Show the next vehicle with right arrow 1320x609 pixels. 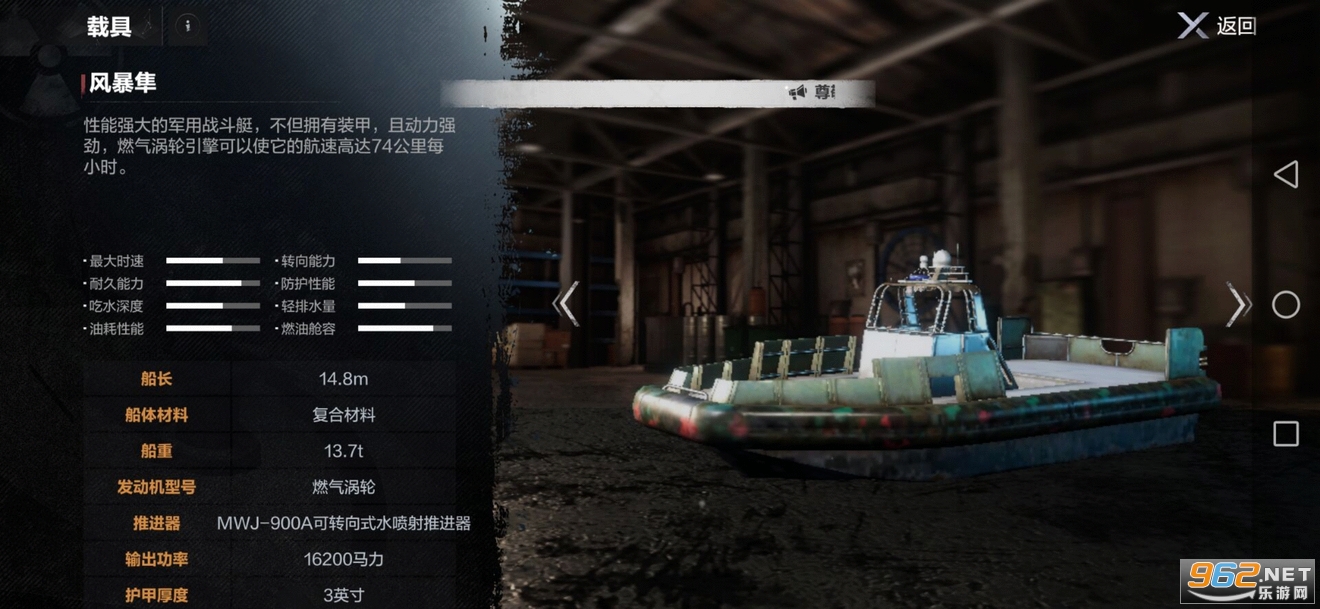tap(1237, 304)
